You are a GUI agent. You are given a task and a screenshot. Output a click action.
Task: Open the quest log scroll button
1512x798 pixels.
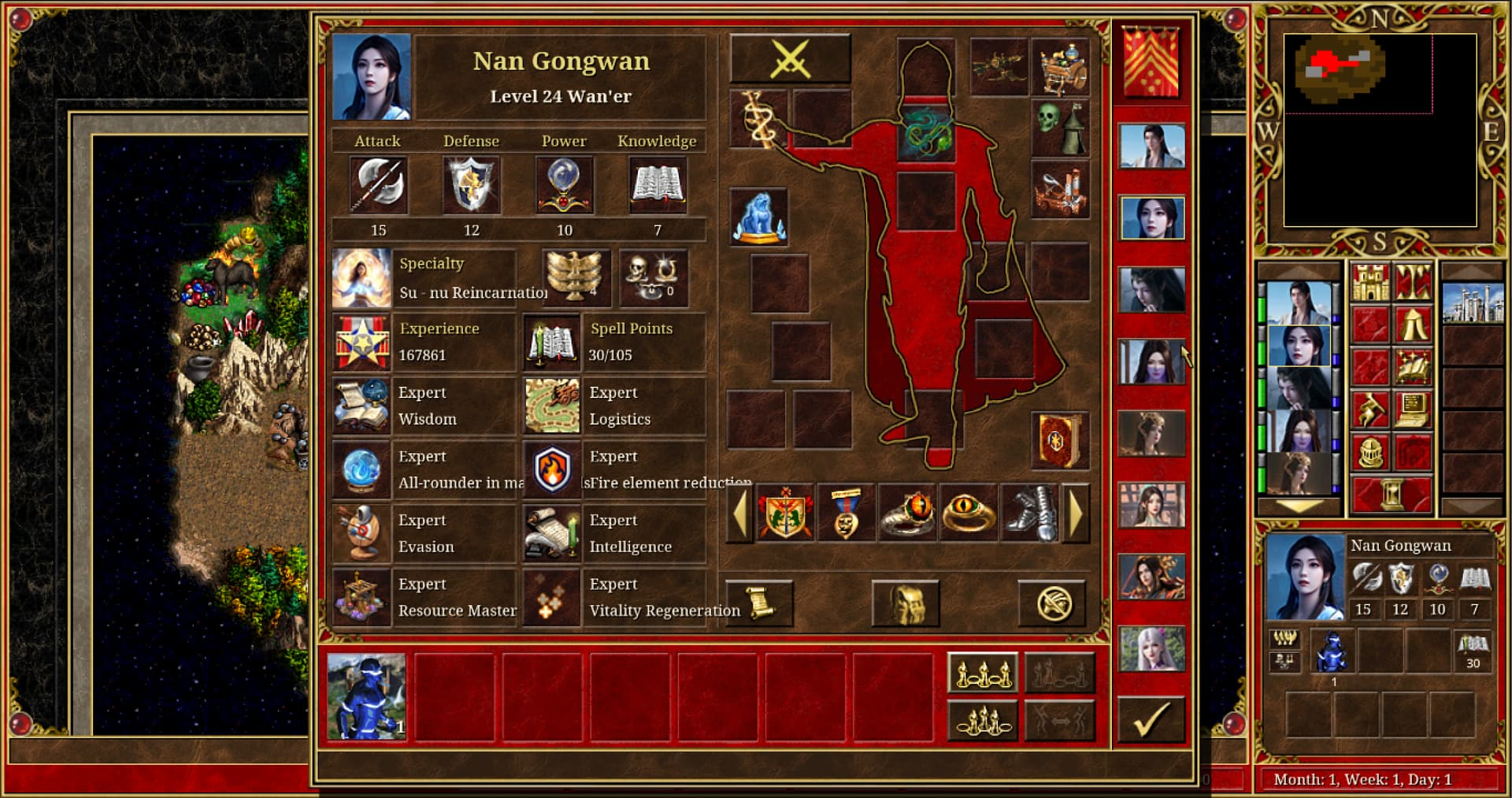759,603
